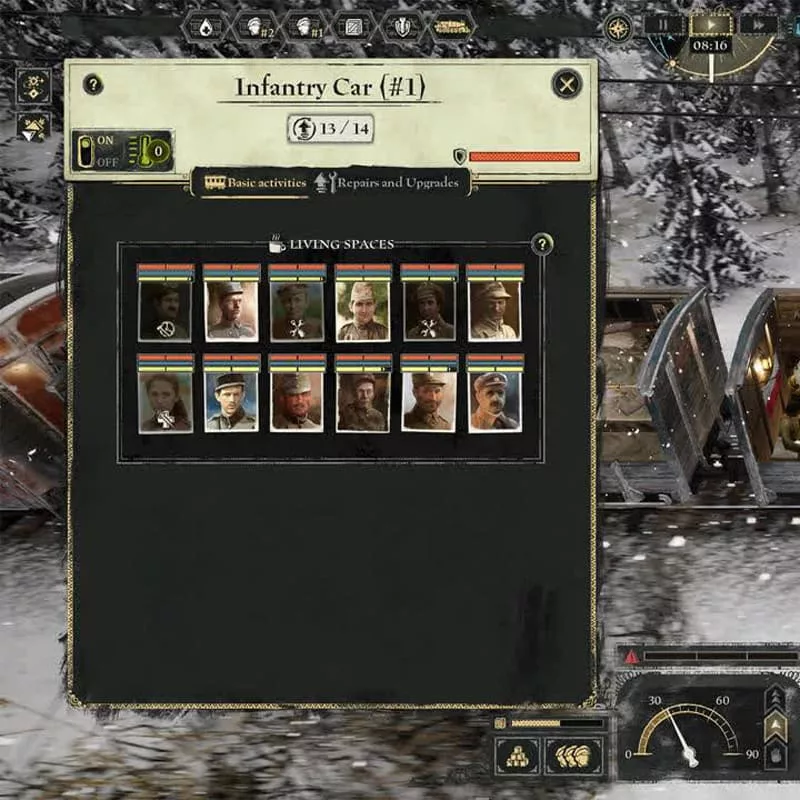The height and width of the screenshot is (800, 800).
Task: Set game to normal play speed
Action: click(709, 25)
